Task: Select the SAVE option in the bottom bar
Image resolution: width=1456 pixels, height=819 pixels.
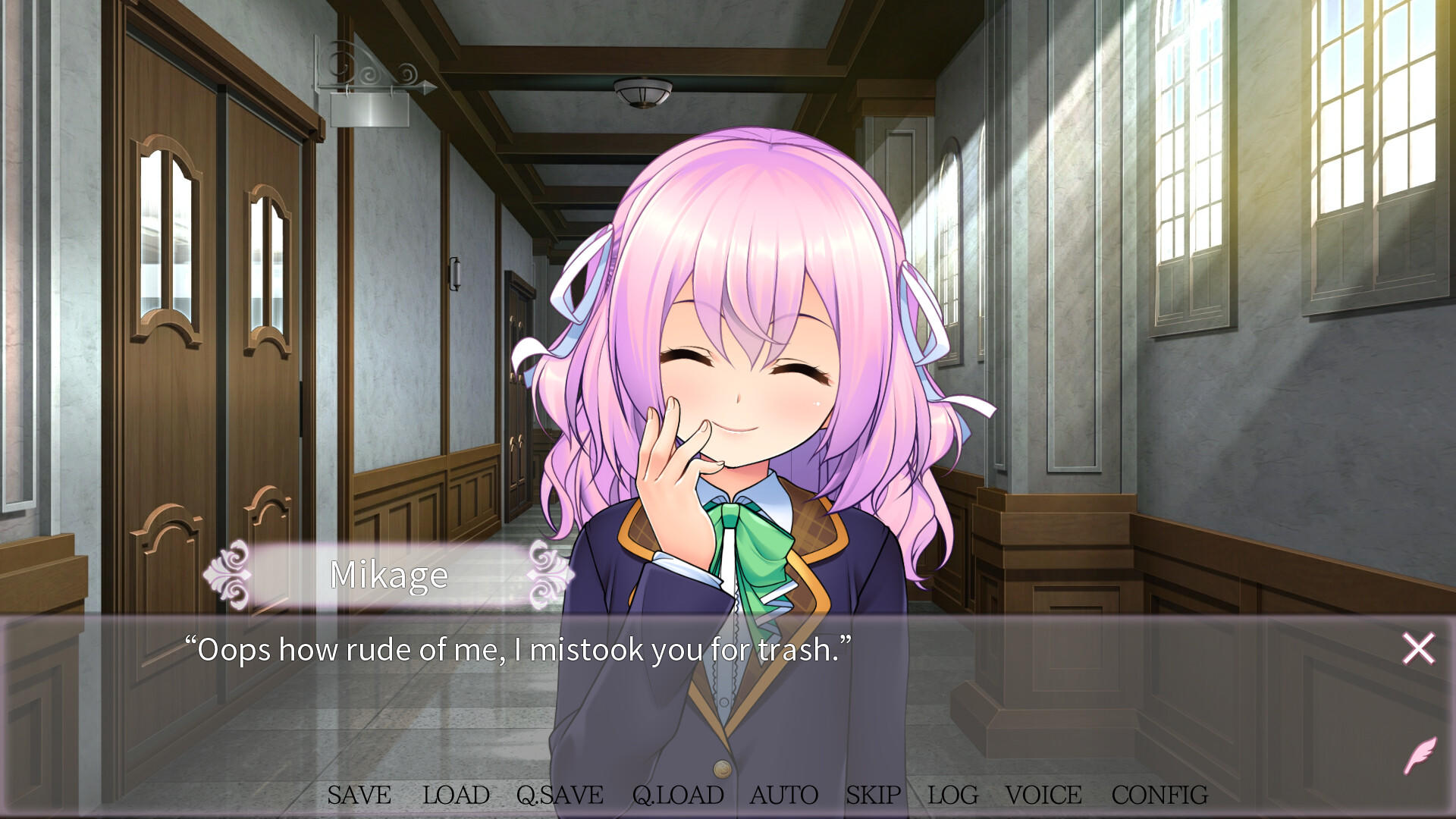Action: (358, 795)
